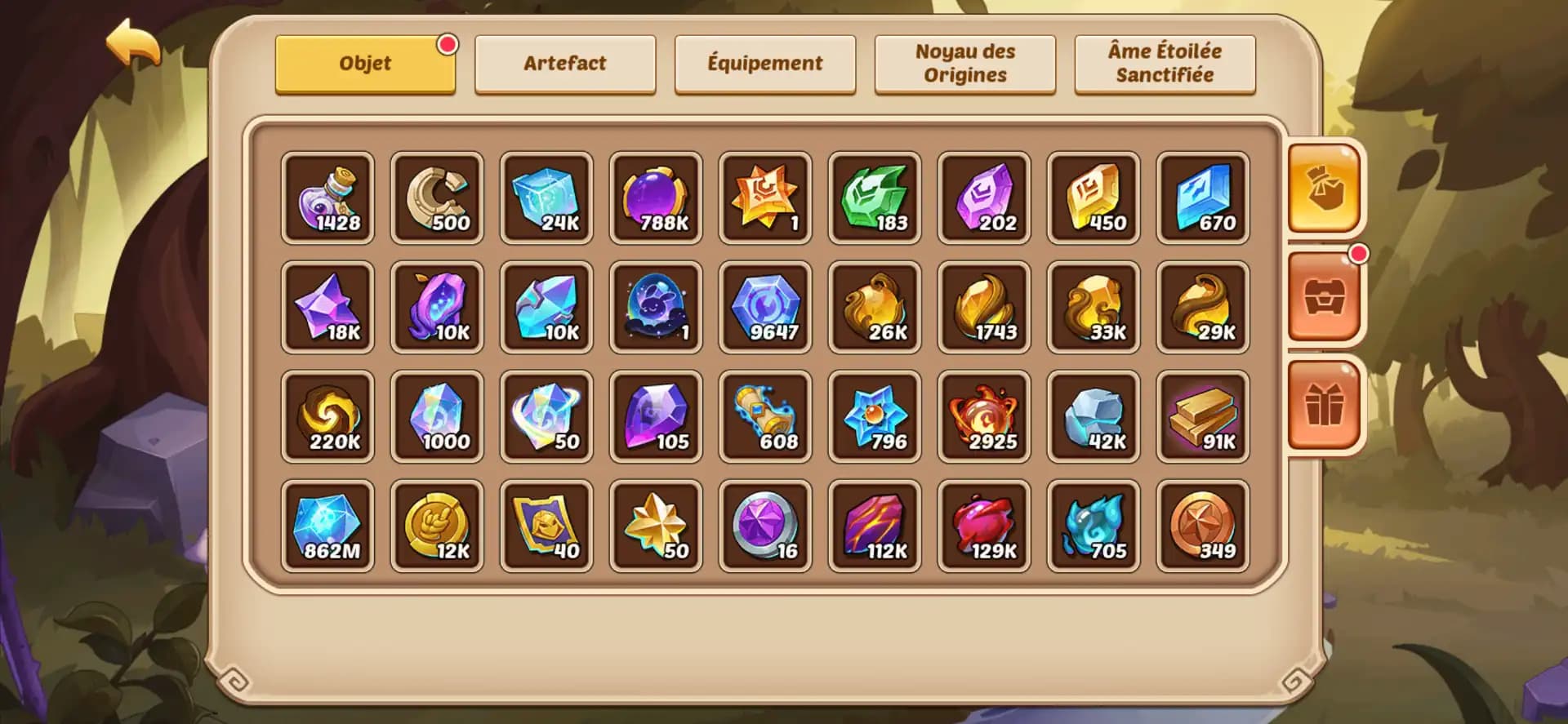The height and width of the screenshot is (724, 1568).
Task: Select the cannon item showing 608
Action: [765, 416]
